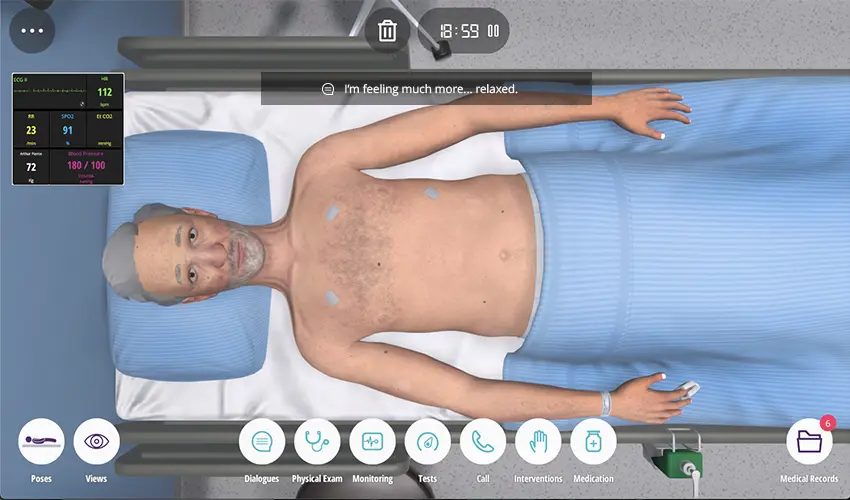Show the Medical Records folder
This screenshot has height=500, width=850.
point(808,442)
